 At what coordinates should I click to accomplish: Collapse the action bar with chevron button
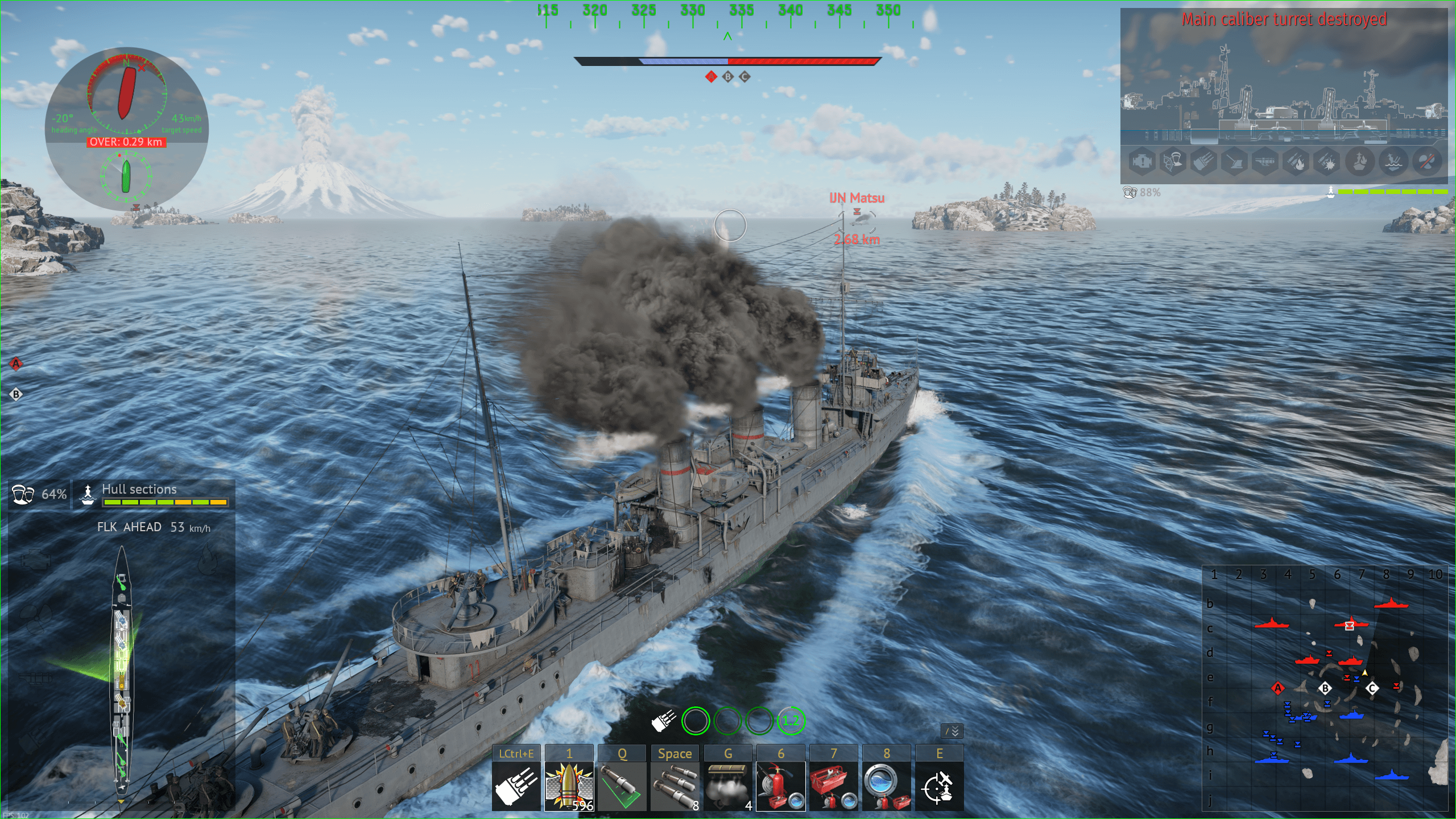click(952, 731)
